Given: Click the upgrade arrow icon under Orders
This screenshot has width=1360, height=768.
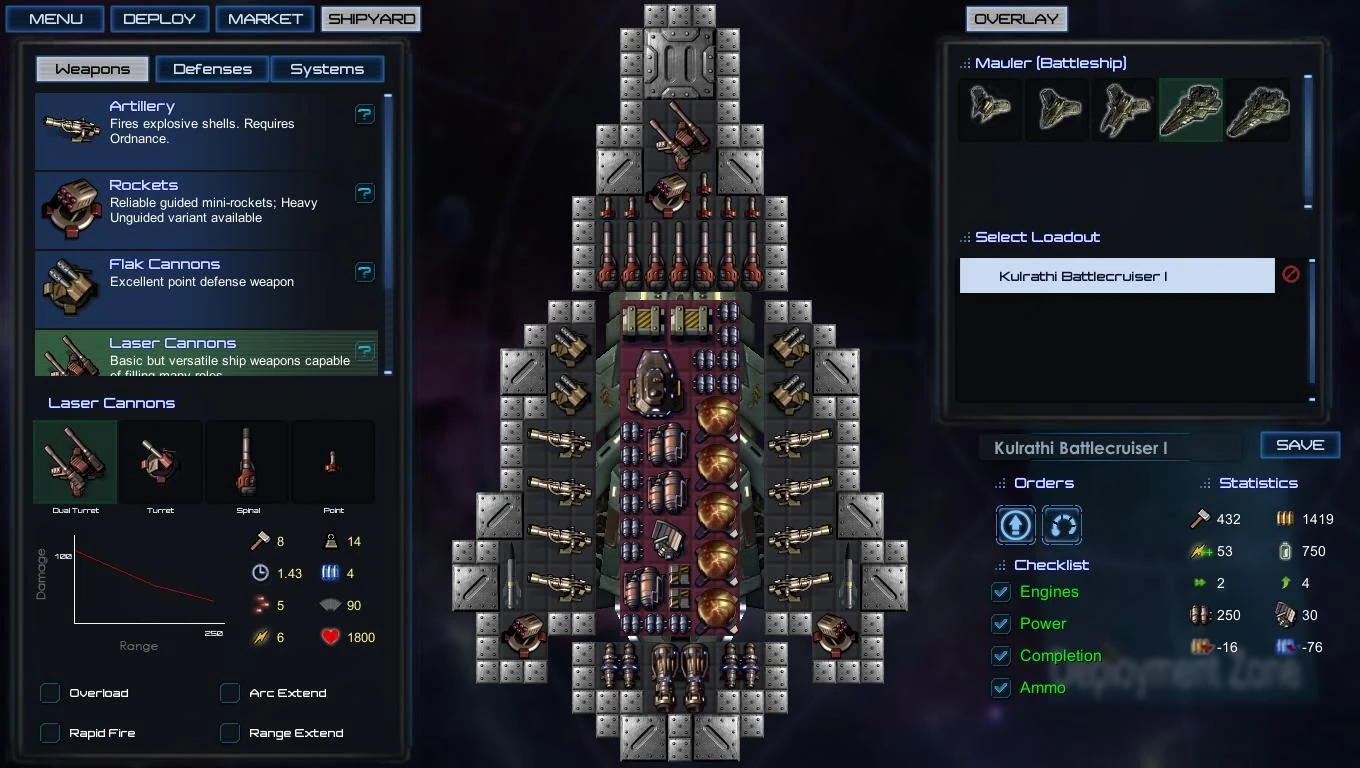Looking at the screenshot, I should coord(1016,525).
